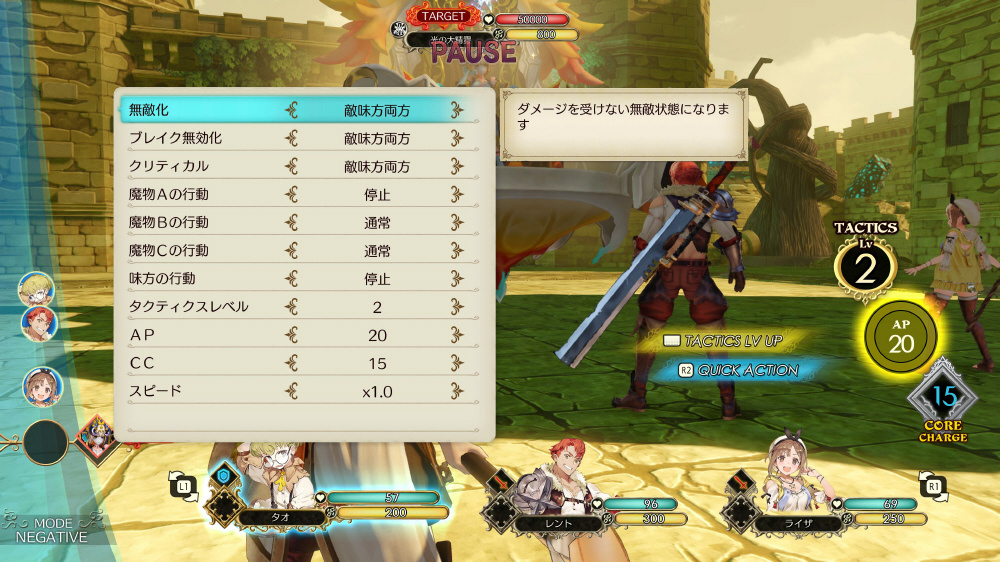Click the Core Charge diamond icon
The height and width of the screenshot is (562, 1000).
[x=943, y=399]
